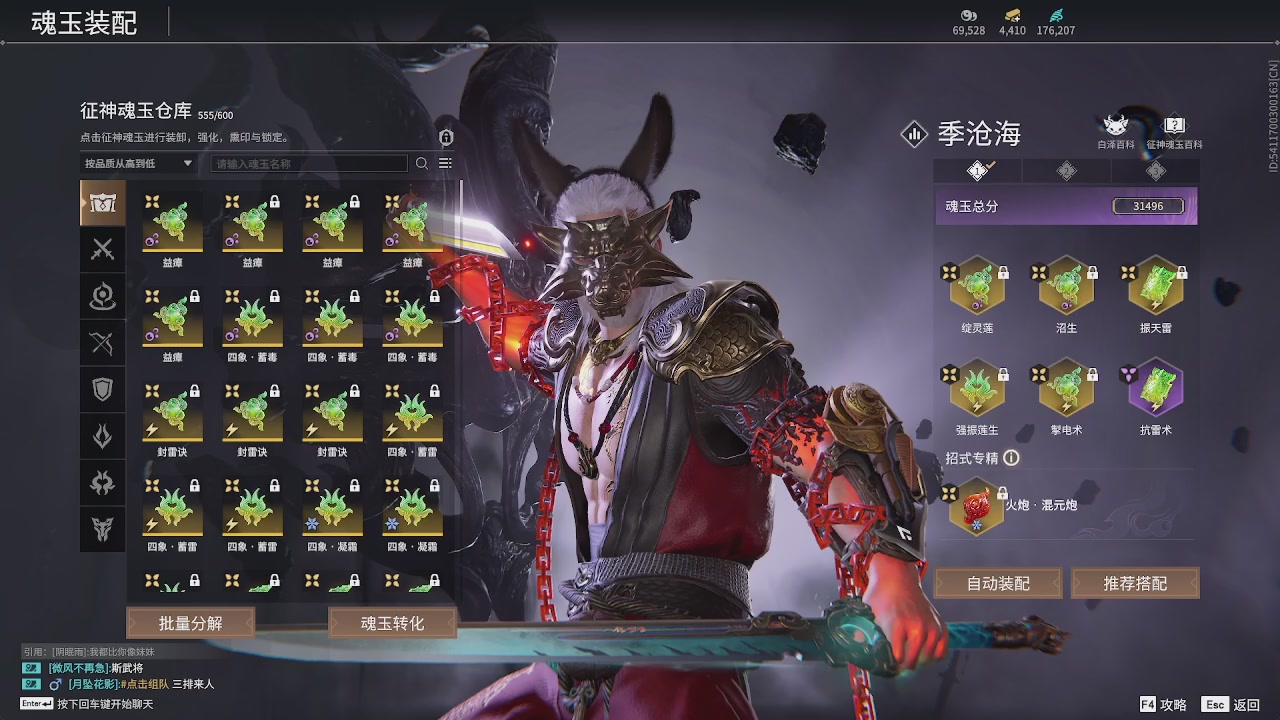Screen dimensions: 1280x720
Task: Select 火炮·混元炮 skill mastery jade
Action: click(x=977, y=507)
